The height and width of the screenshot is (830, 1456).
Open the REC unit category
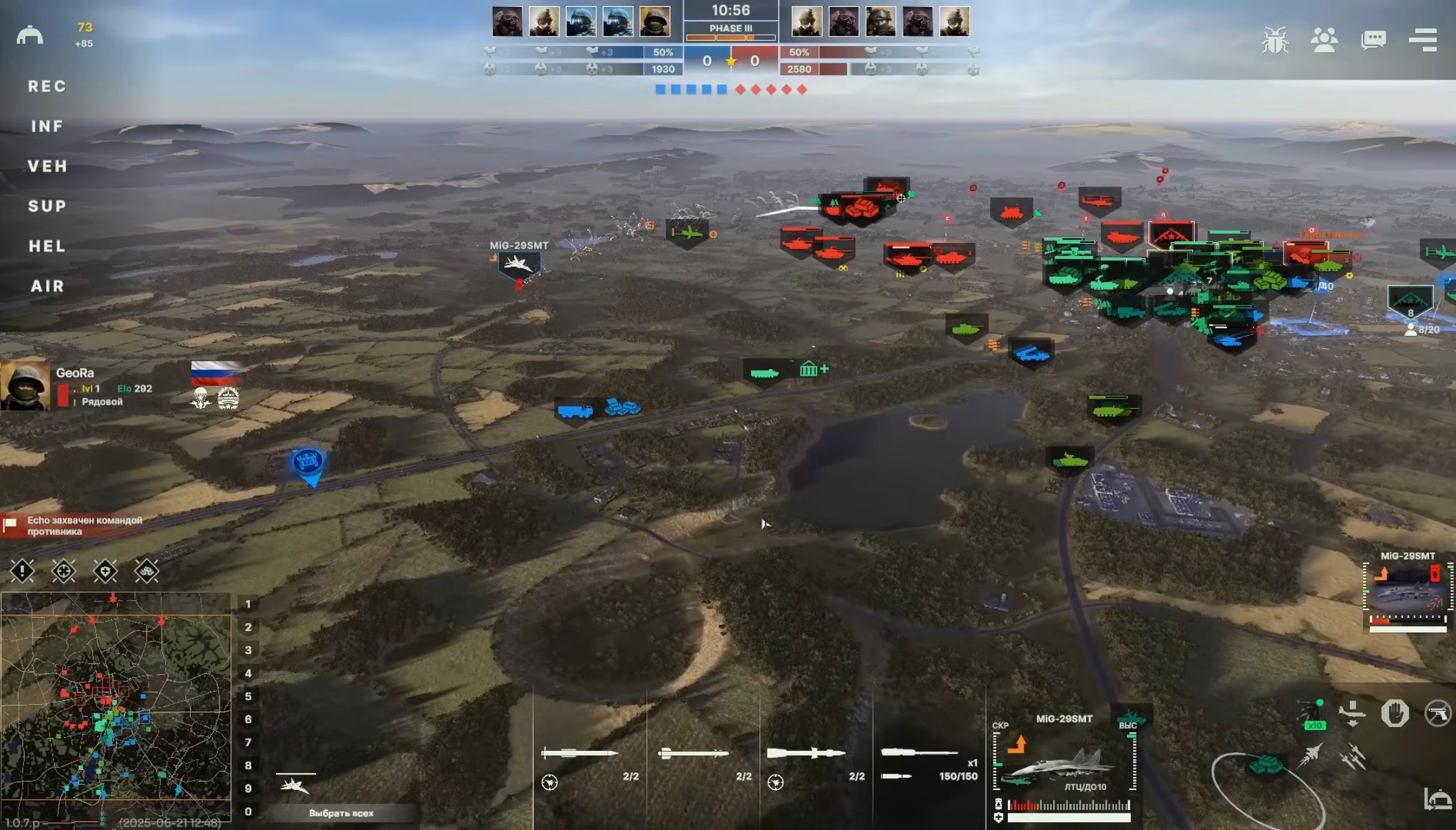point(47,87)
